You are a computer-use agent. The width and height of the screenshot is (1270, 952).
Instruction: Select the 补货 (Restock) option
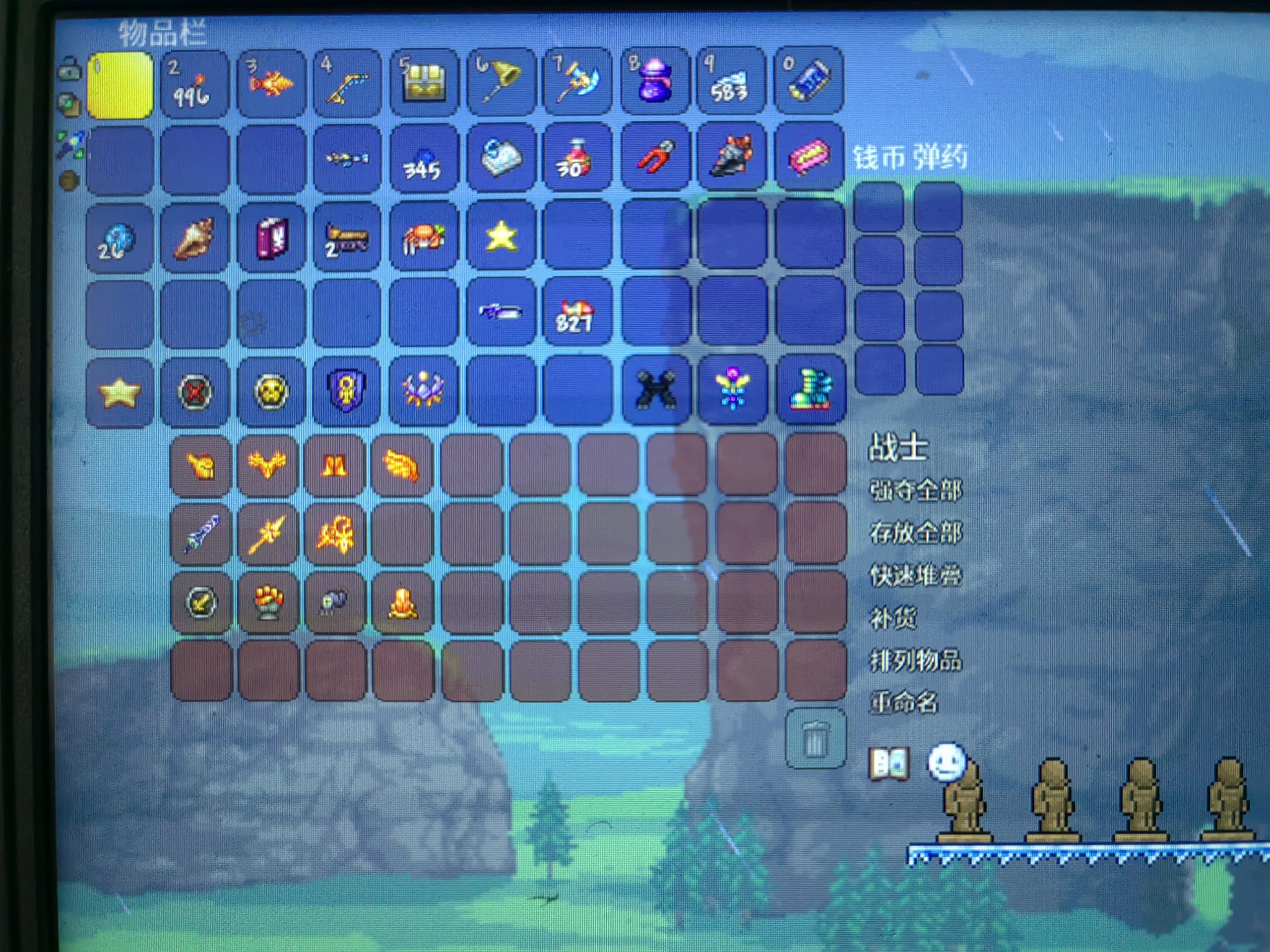pyautogui.click(x=893, y=618)
